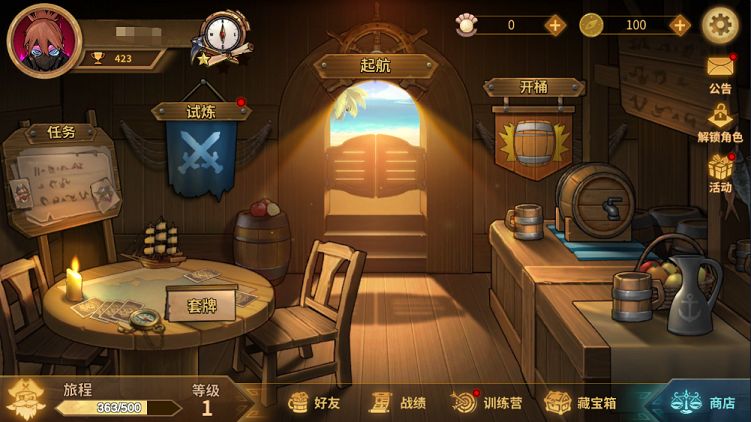Start a match via 起航 sign

click(x=375, y=66)
